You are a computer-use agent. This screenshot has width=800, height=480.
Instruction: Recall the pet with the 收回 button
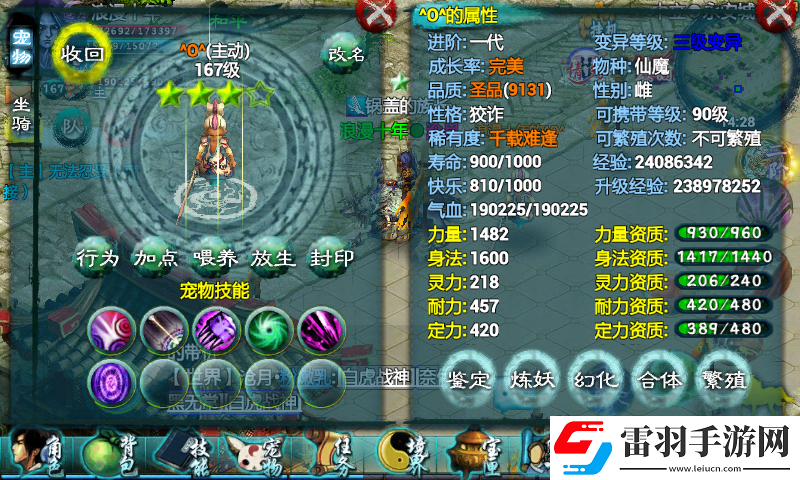point(82,52)
